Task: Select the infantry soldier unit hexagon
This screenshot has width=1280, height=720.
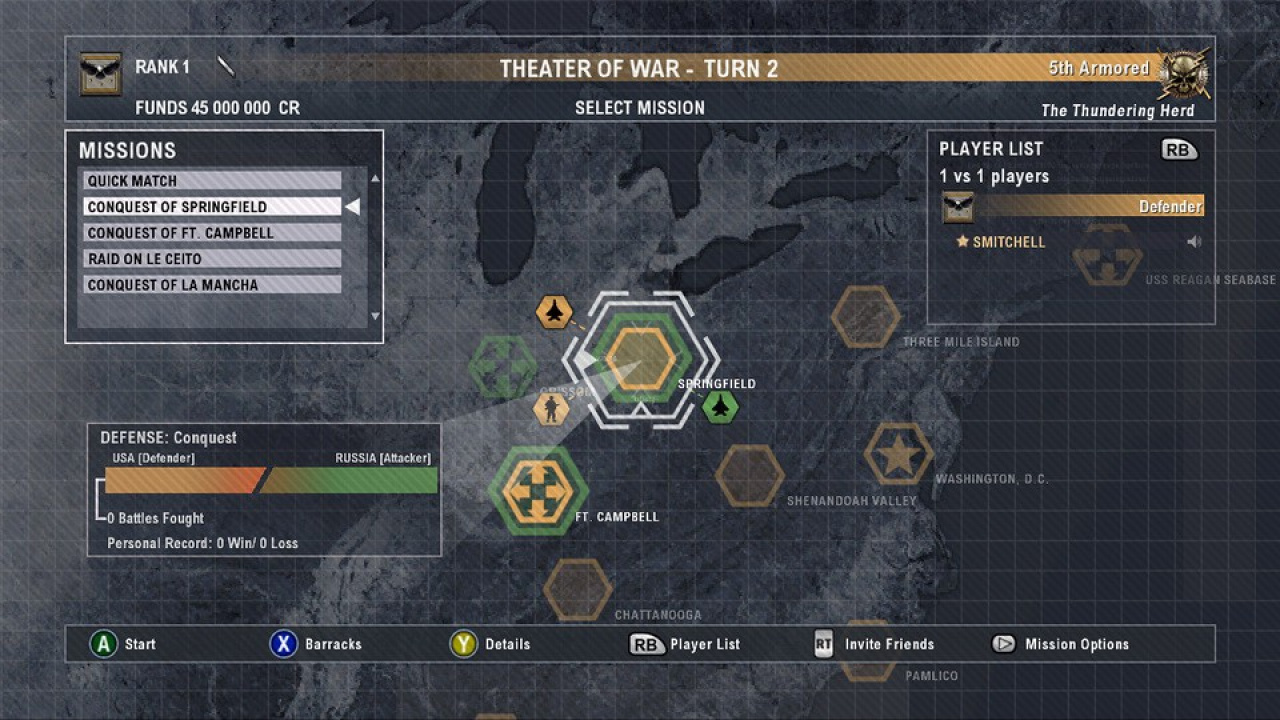Action: (550, 408)
